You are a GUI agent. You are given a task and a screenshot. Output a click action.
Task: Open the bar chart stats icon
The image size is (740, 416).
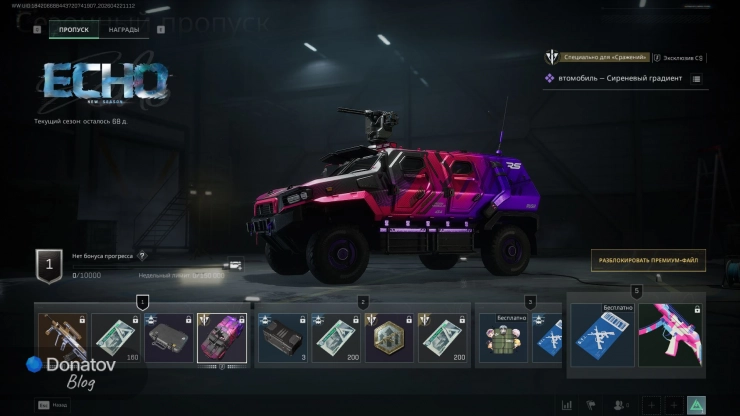coord(567,405)
